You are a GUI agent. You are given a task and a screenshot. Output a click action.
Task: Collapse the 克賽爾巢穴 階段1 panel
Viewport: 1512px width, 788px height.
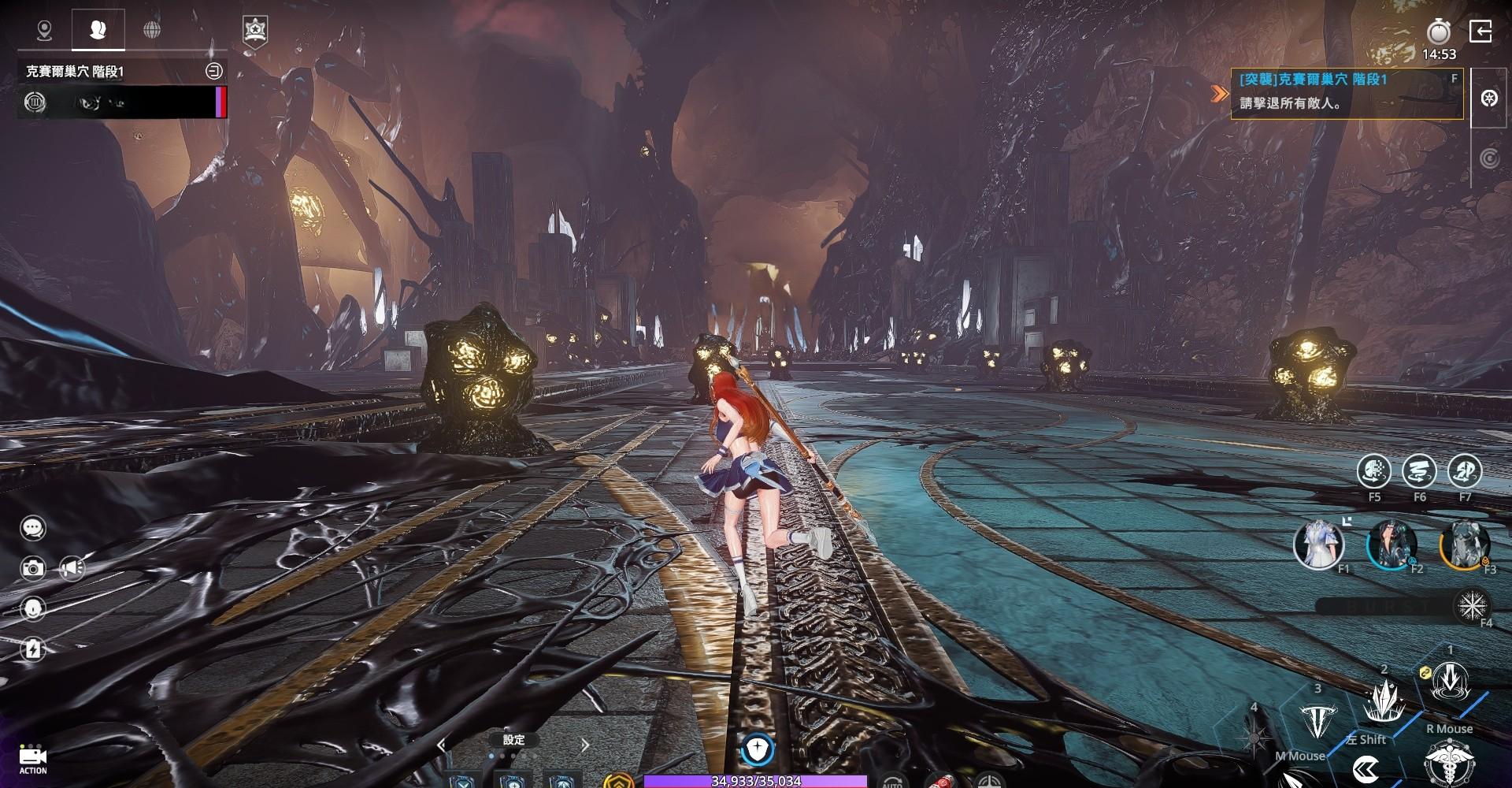213,71
